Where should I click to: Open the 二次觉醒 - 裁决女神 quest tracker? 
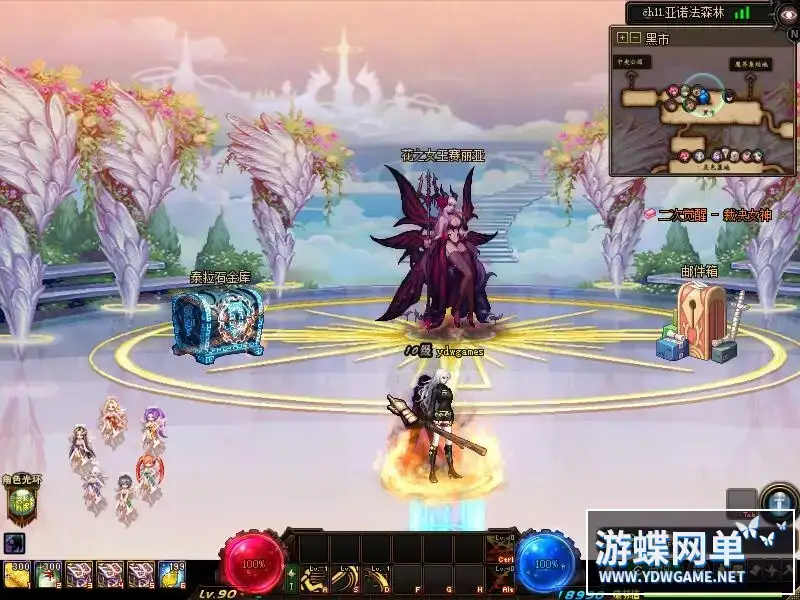(708, 214)
